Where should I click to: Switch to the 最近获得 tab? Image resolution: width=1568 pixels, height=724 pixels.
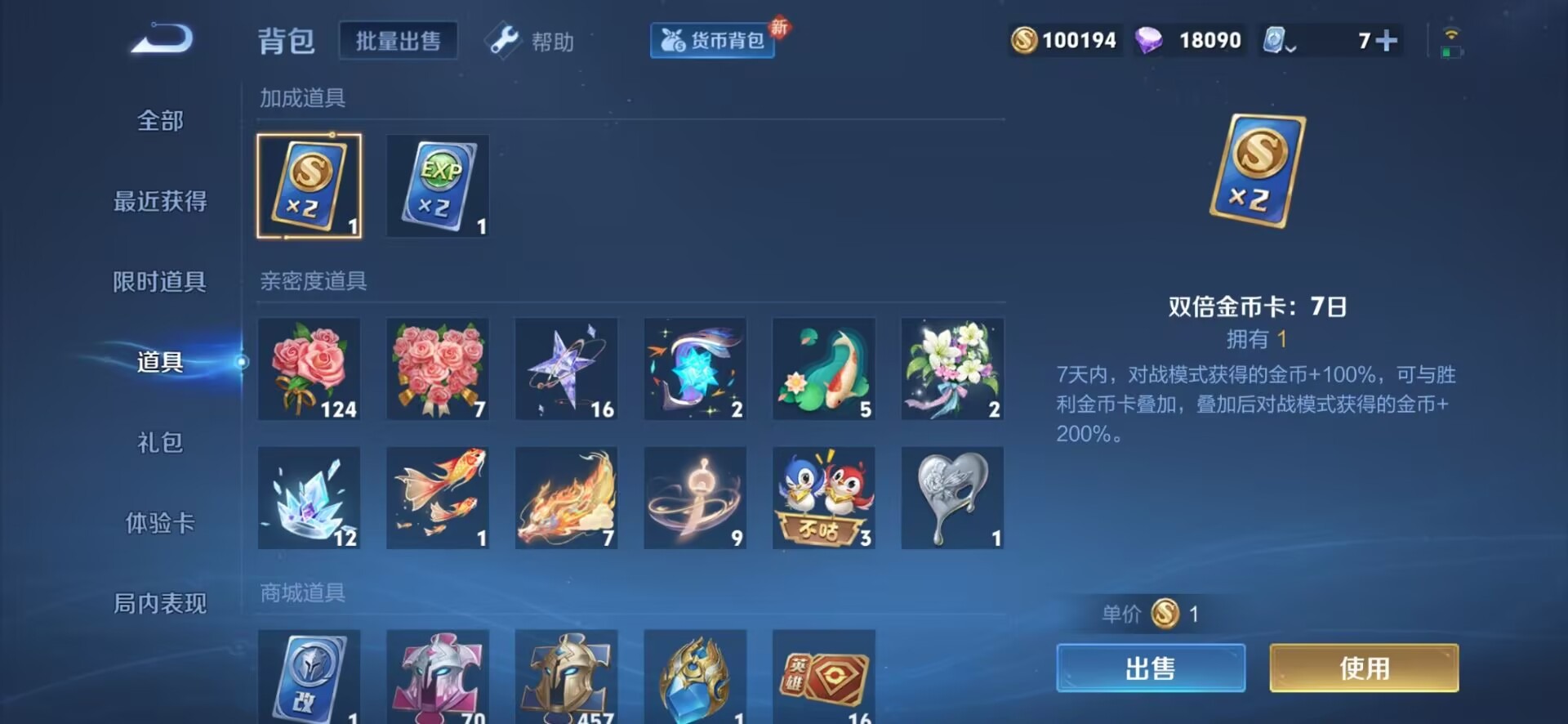tap(160, 201)
